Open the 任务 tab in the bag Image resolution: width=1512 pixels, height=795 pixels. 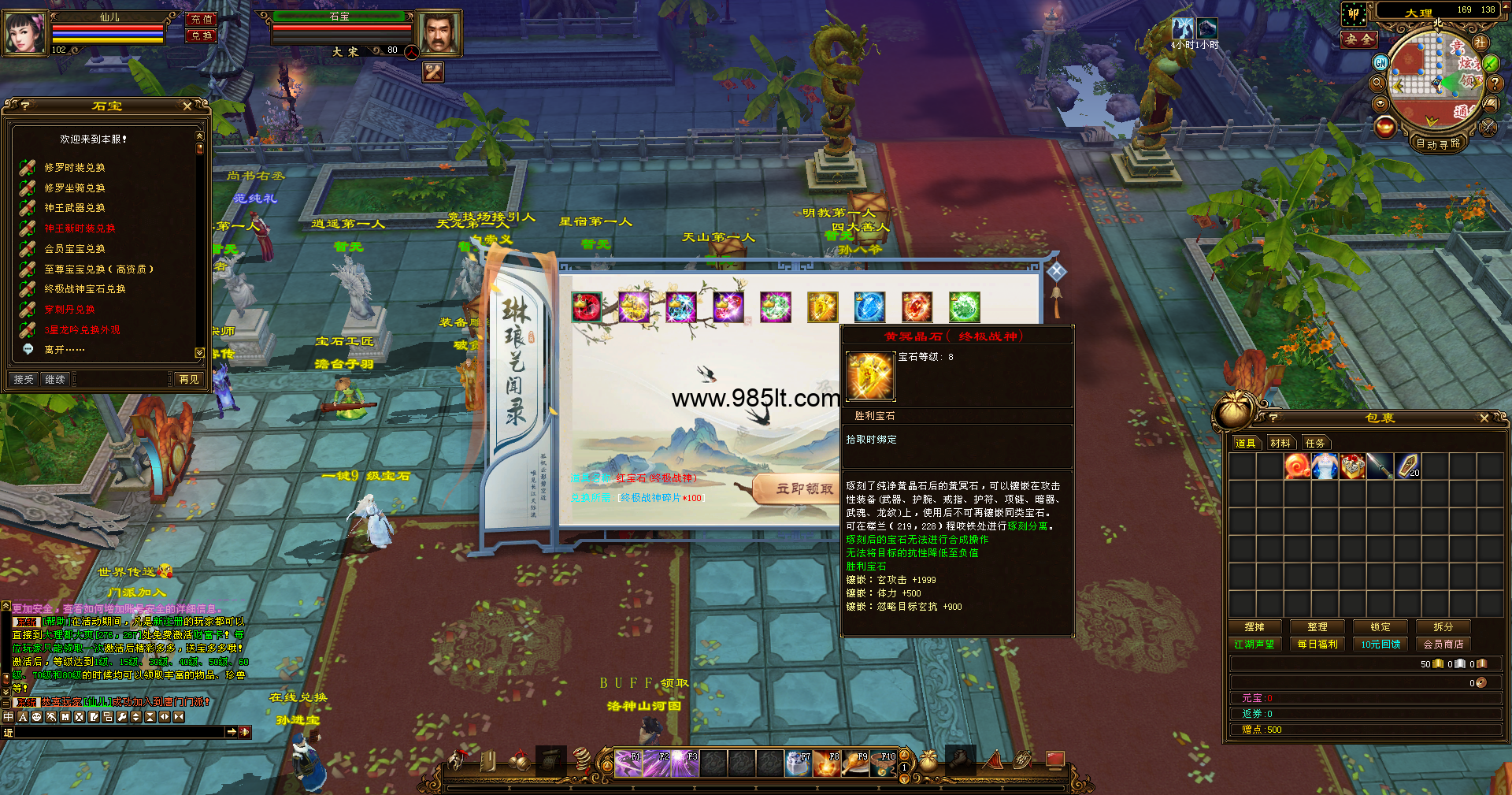1315,444
